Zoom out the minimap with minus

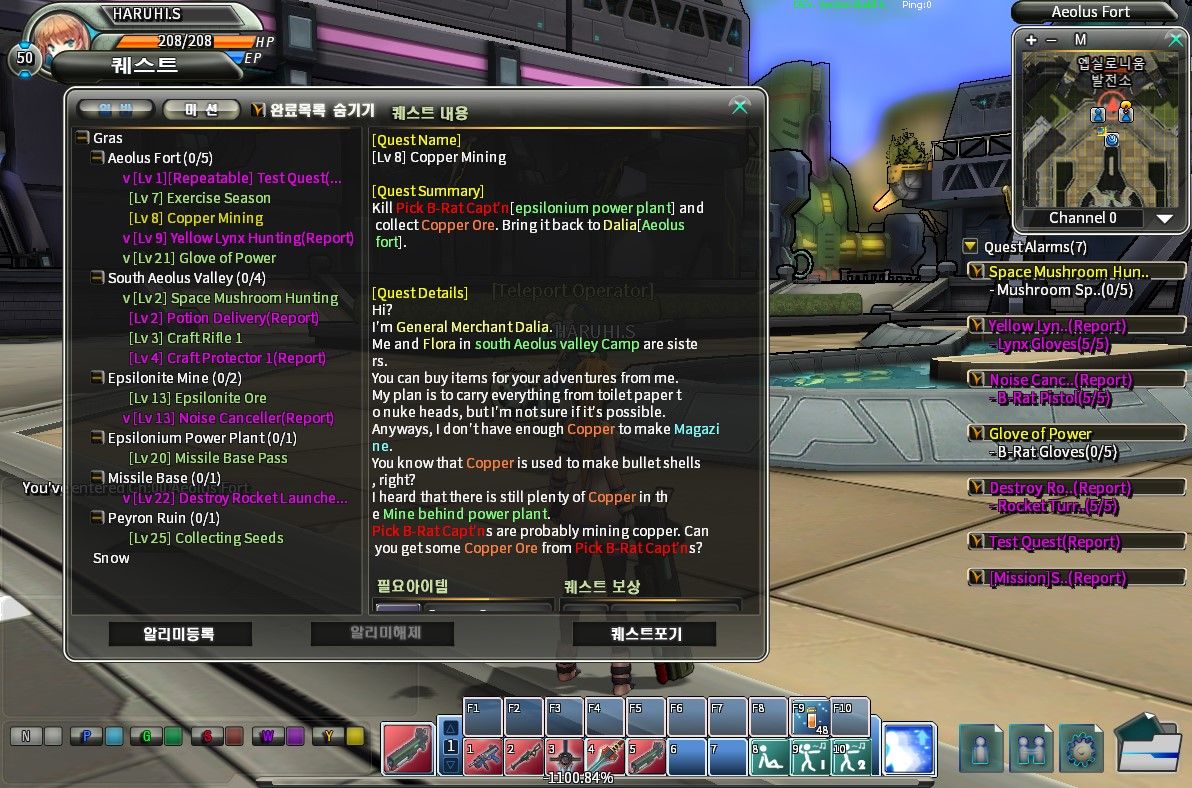(x=1051, y=40)
